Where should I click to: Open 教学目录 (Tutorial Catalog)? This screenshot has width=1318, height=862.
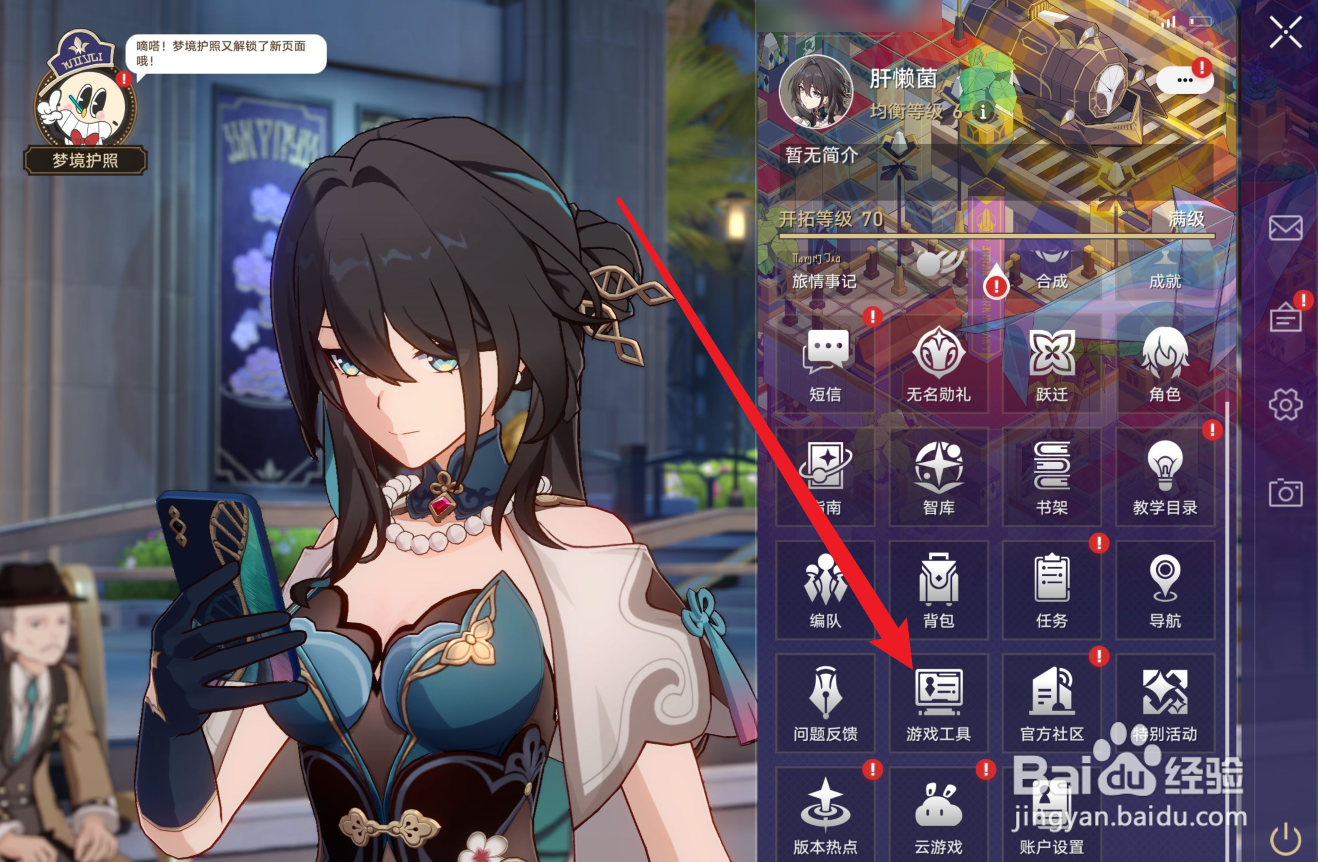1165,478
